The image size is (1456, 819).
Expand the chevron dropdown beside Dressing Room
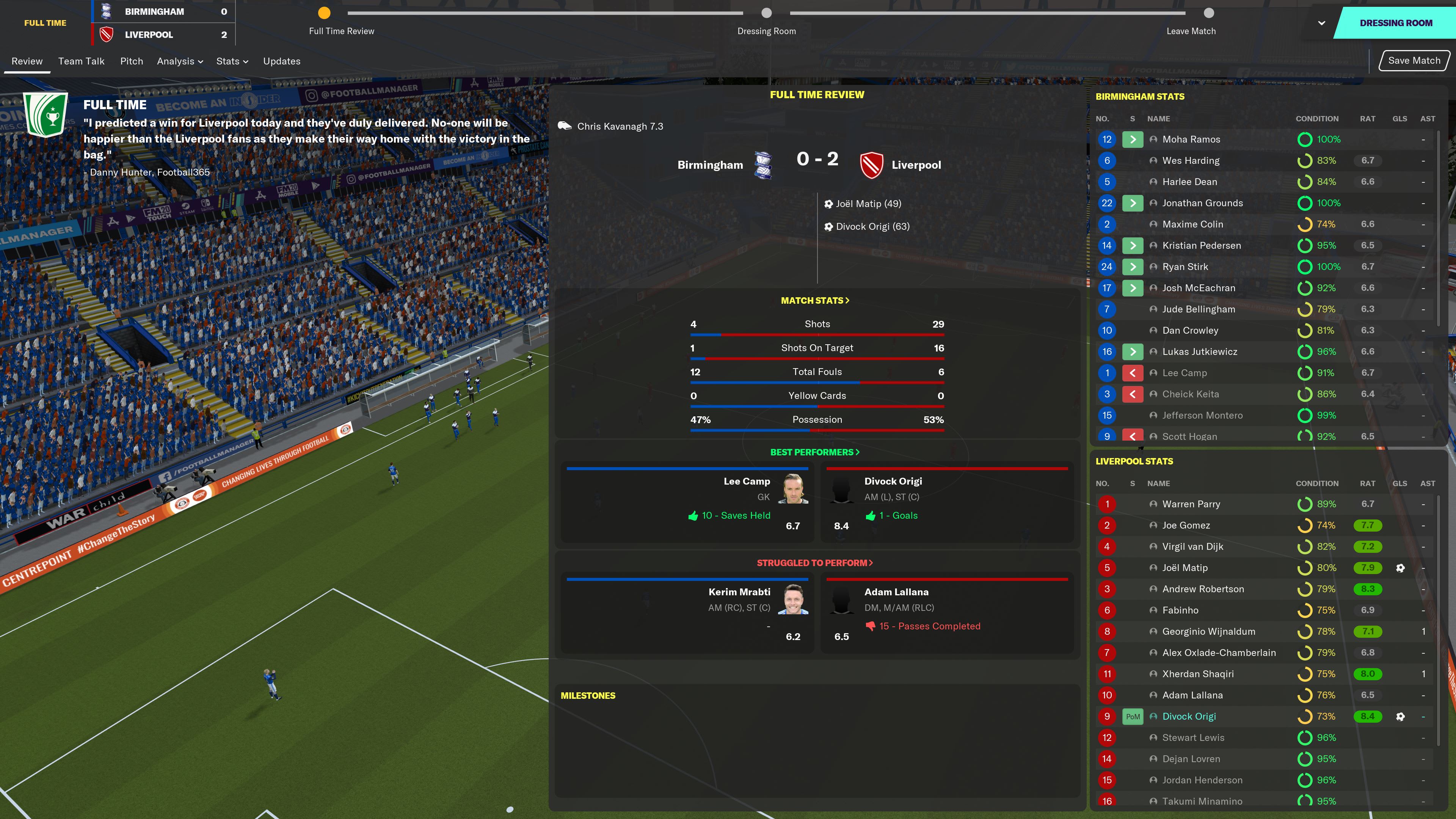pyautogui.click(x=1321, y=23)
